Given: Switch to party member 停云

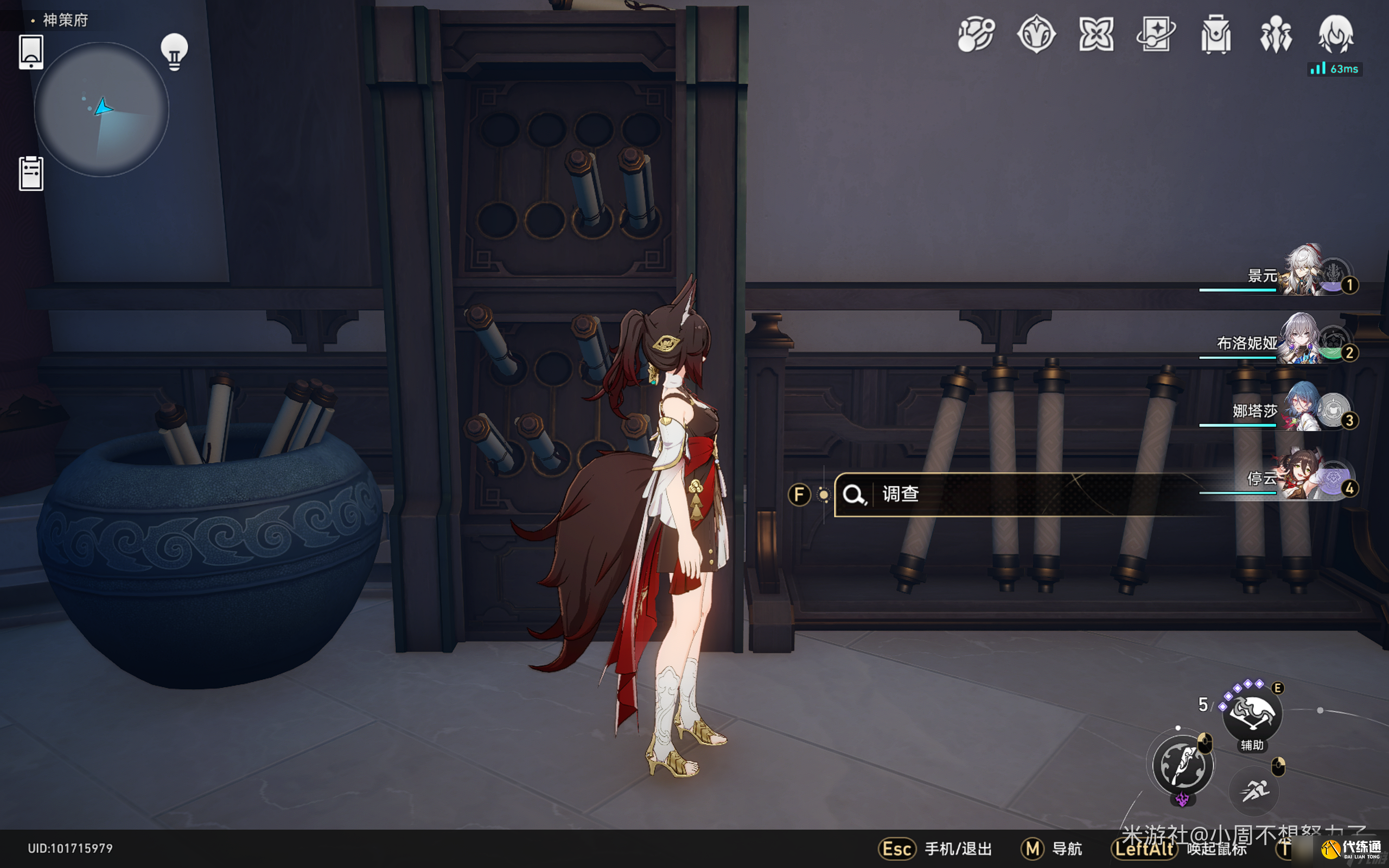Looking at the screenshot, I should click(1303, 475).
